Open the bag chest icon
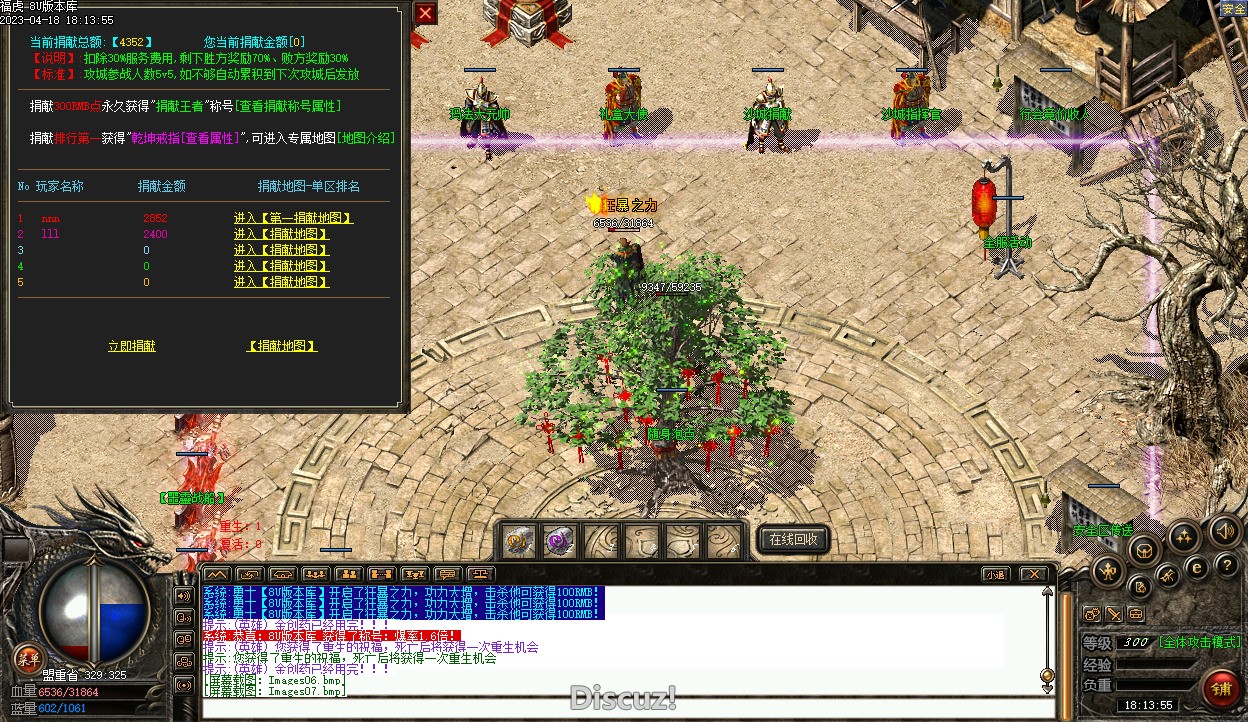This screenshot has height=722, width=1248. pyautogui.click(x=1145, y=549)
